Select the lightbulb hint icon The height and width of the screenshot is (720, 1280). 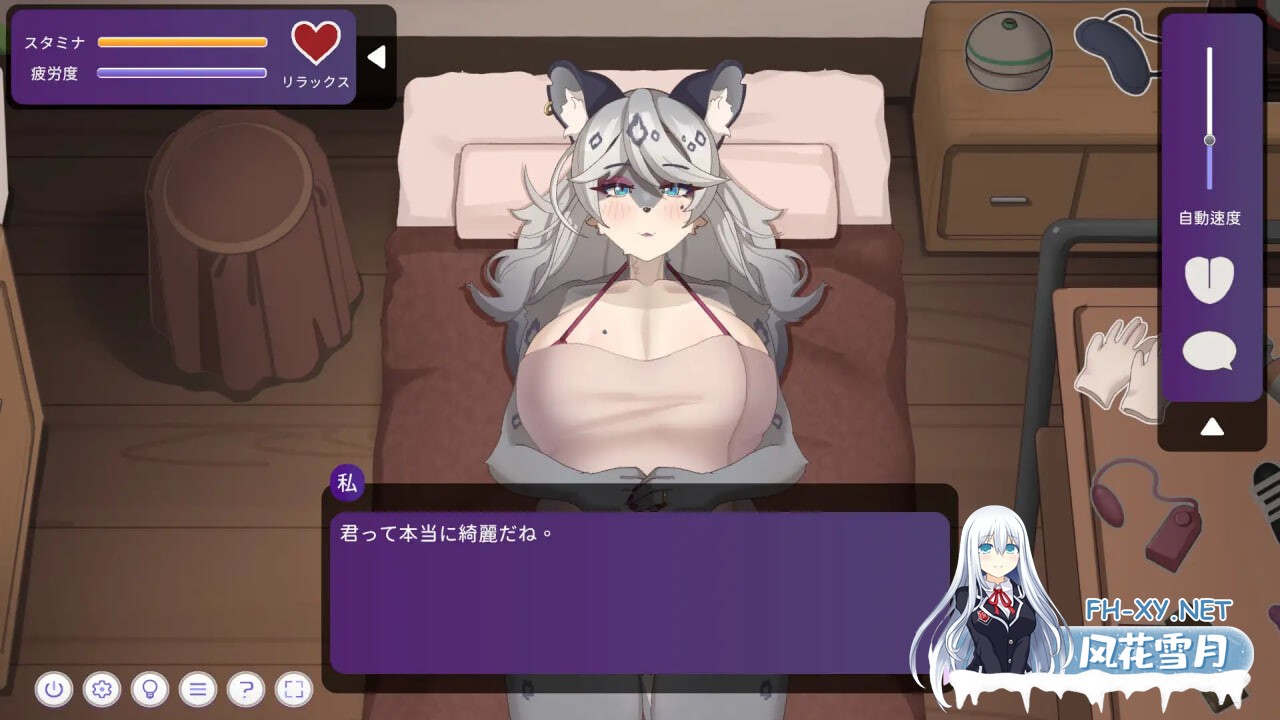[151, 690]
